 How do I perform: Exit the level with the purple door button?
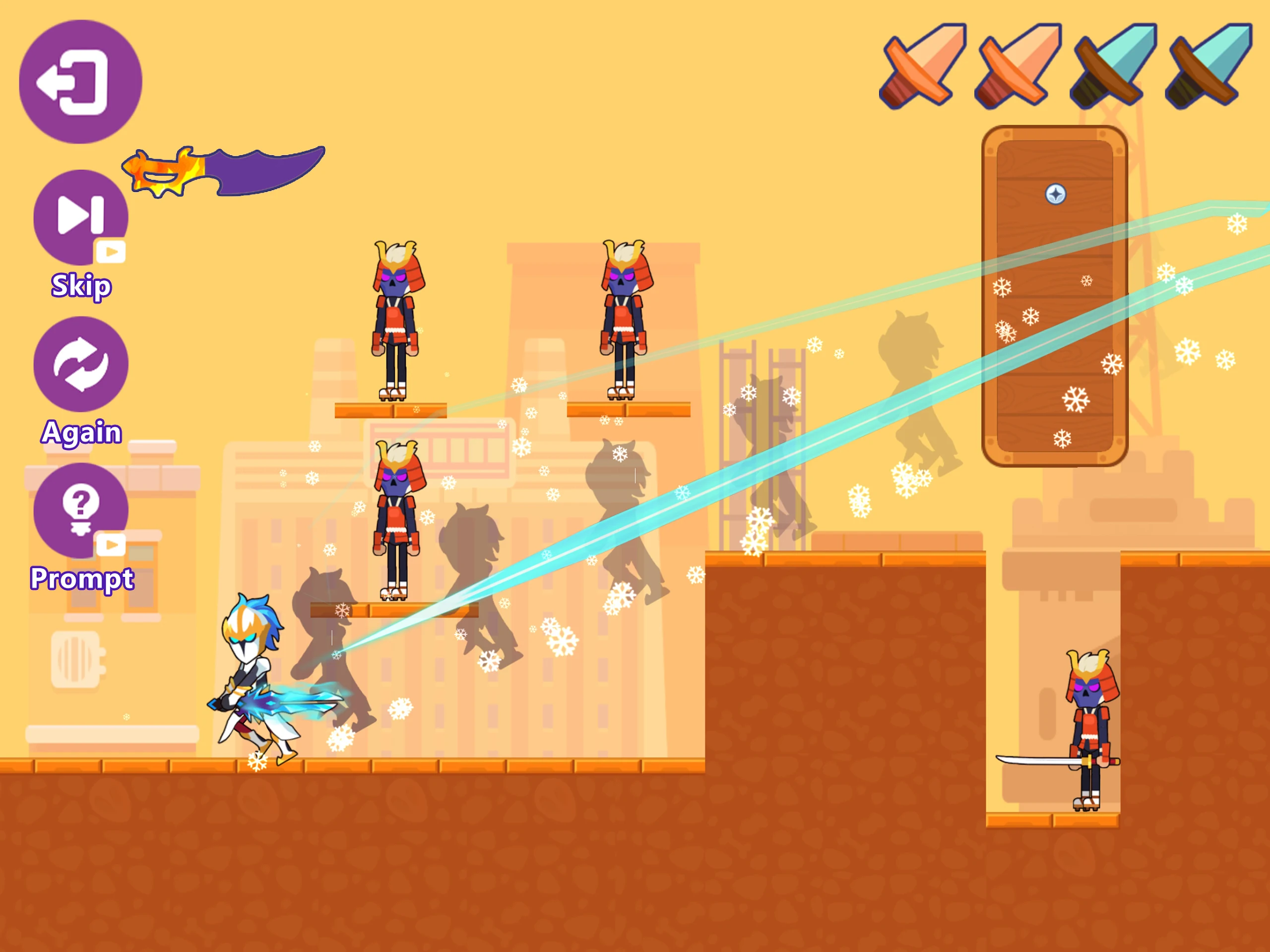click(80, 81)
